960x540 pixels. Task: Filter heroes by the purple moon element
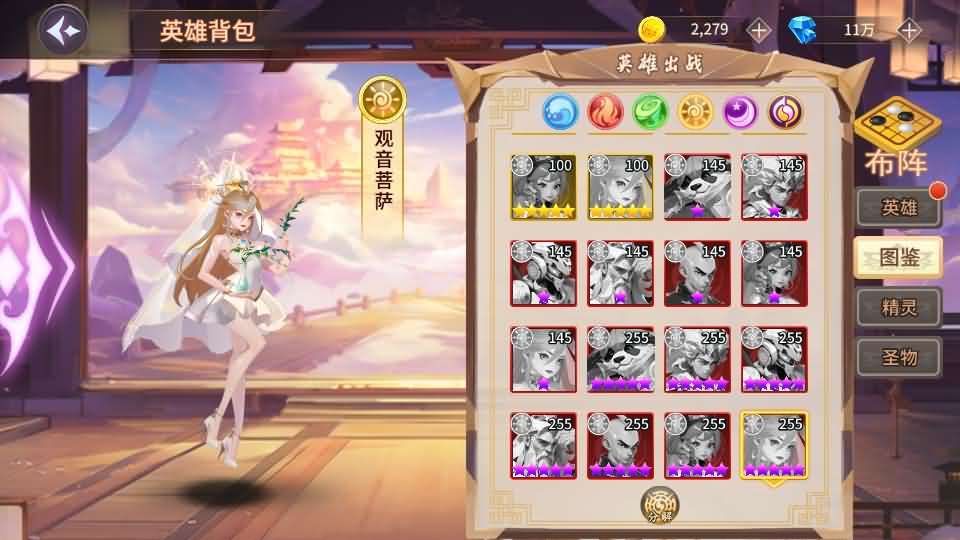pyautogui.click(x=740, y=111)
